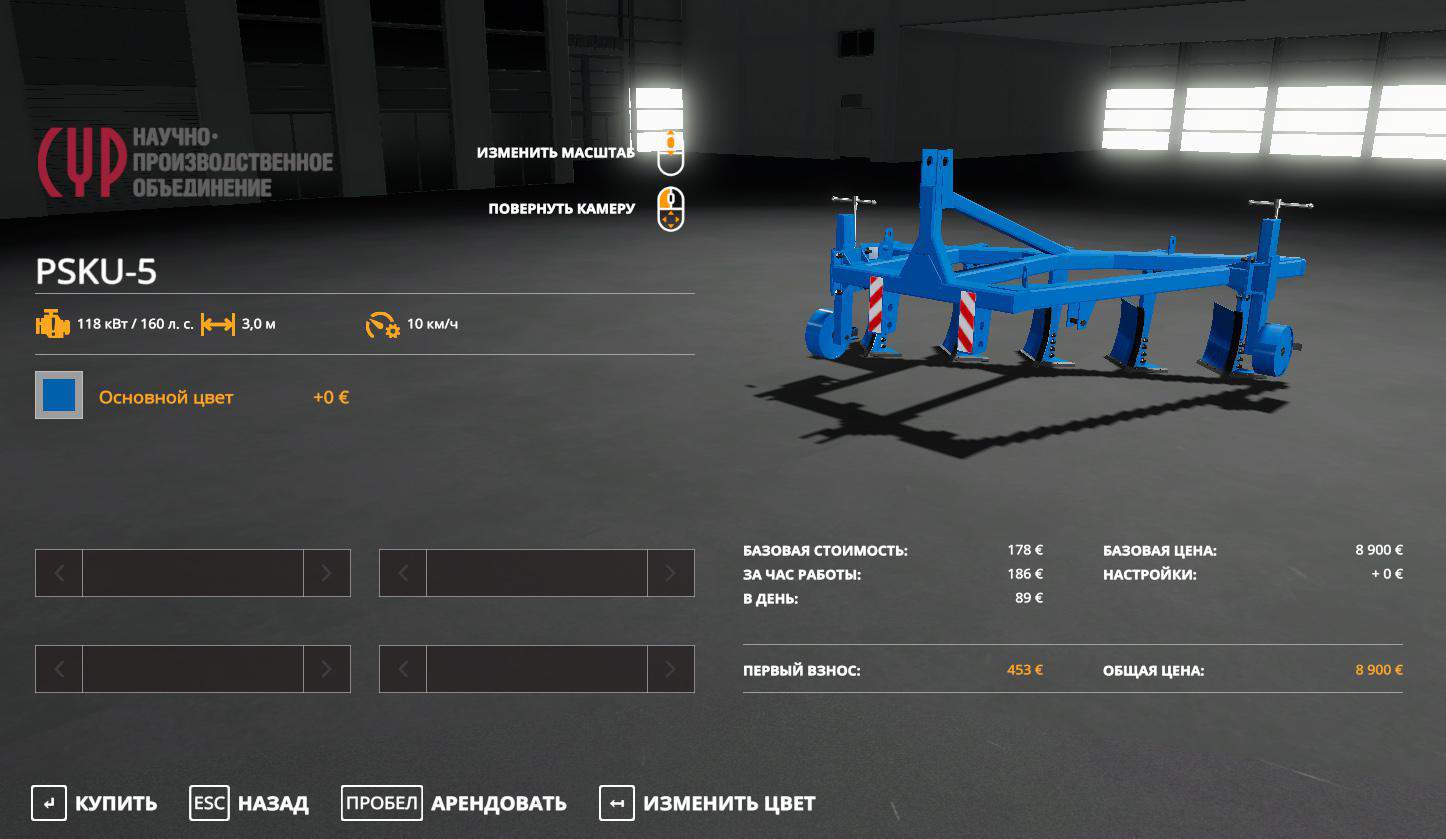Click the left arrow of the top-right configuration selector

(404, 573)
